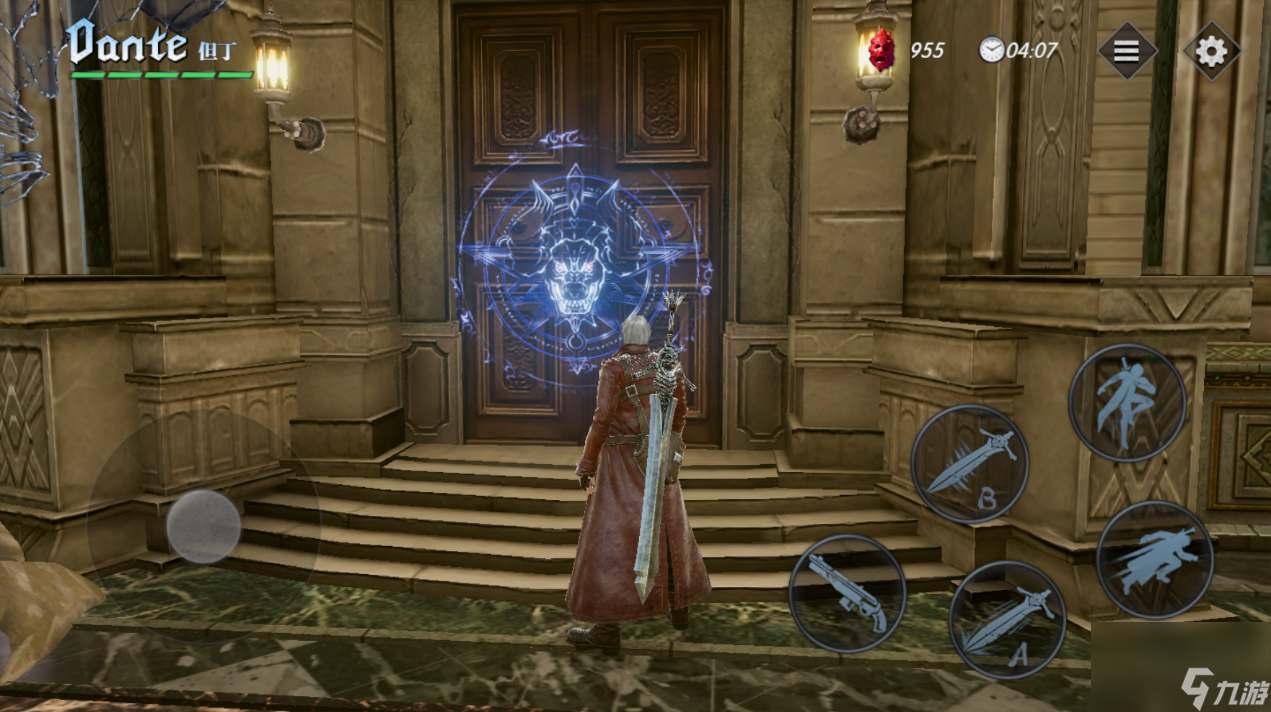
Task: Open the gear settings button
Action: pos(1211,50)
